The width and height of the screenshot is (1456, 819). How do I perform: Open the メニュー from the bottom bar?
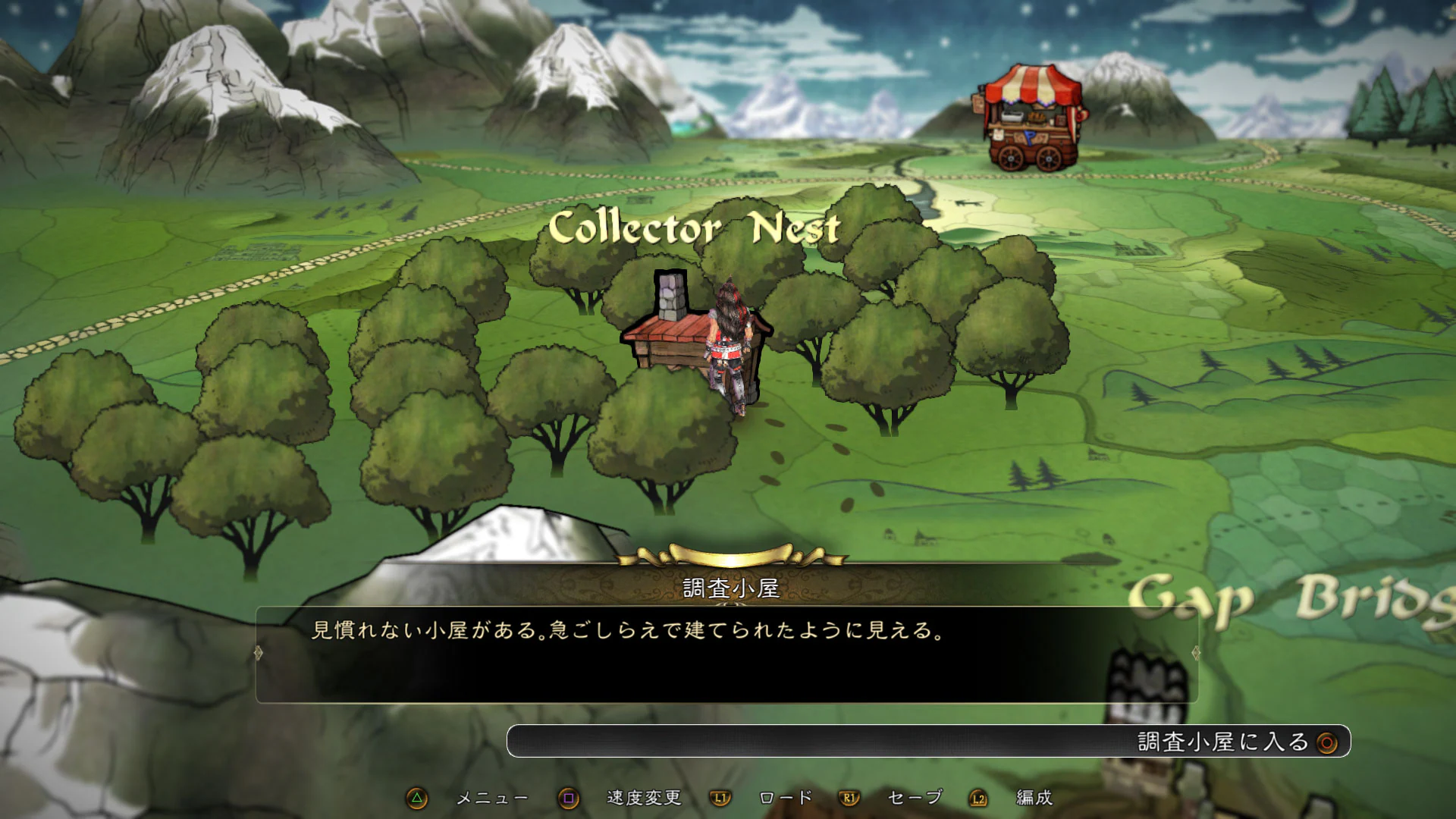493,798
